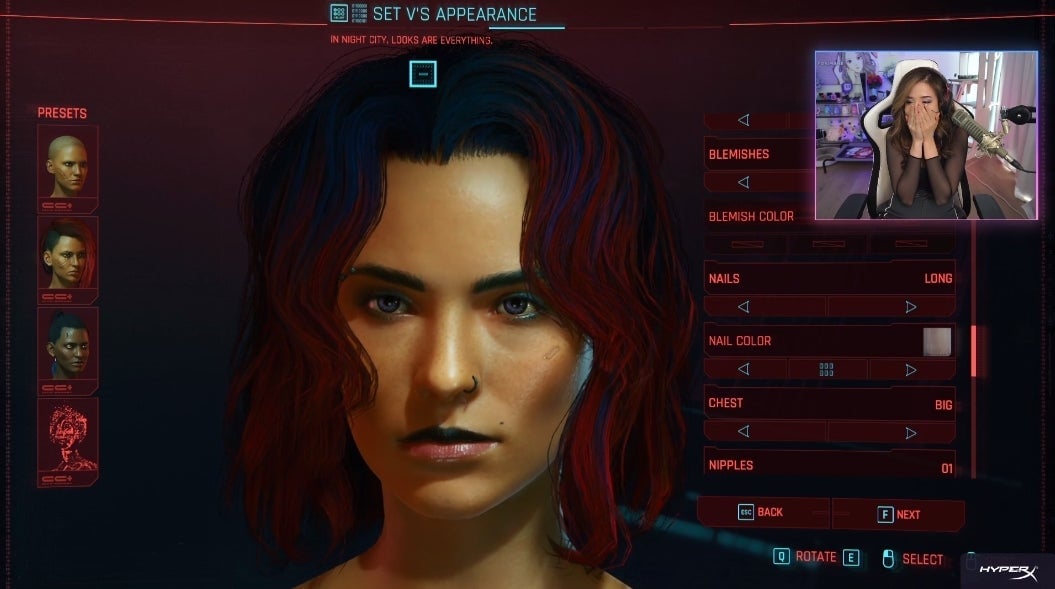Decrease Chest size with left arrow
This screenshot has height=589, width=1055.
743,432
